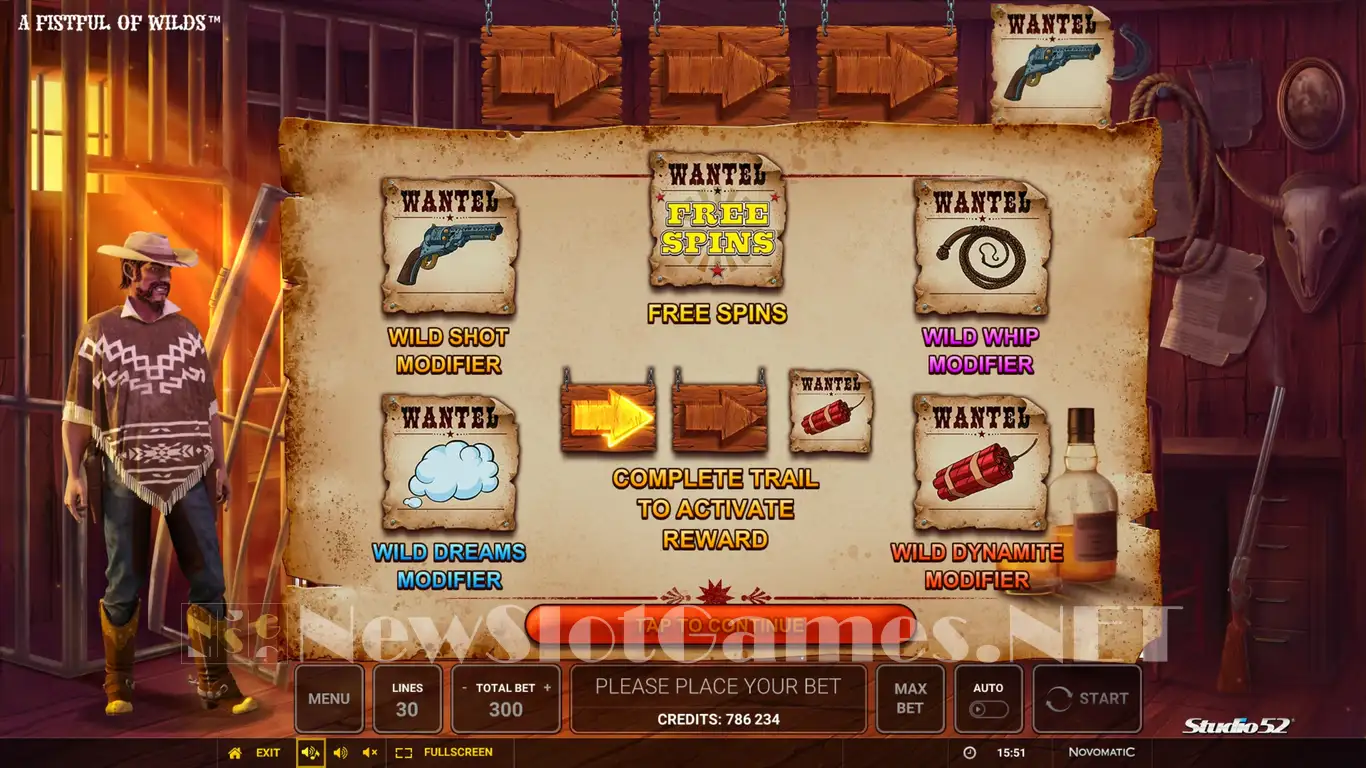Toggle the Auto spin switch

(989, 709)
